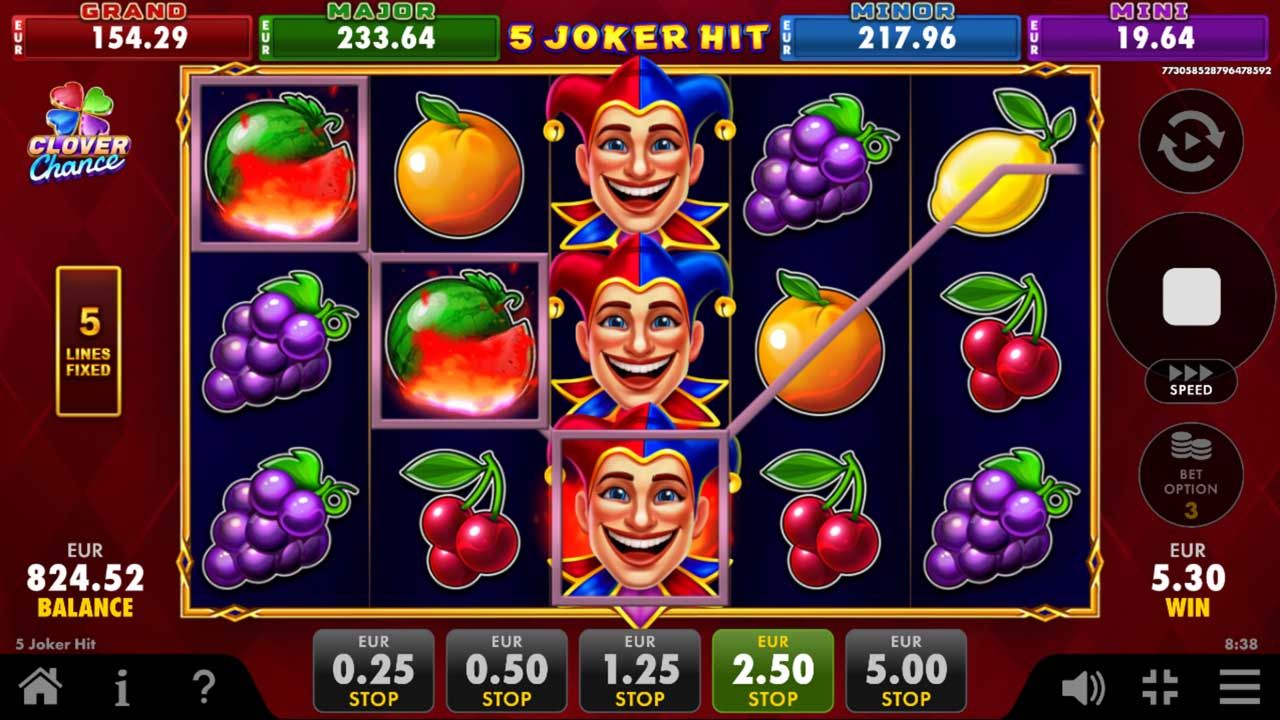The width and height of the screenshot is (1280, 720).
Task: Stop the 0.50 EUR bet spin
Action: coord(507,670)
